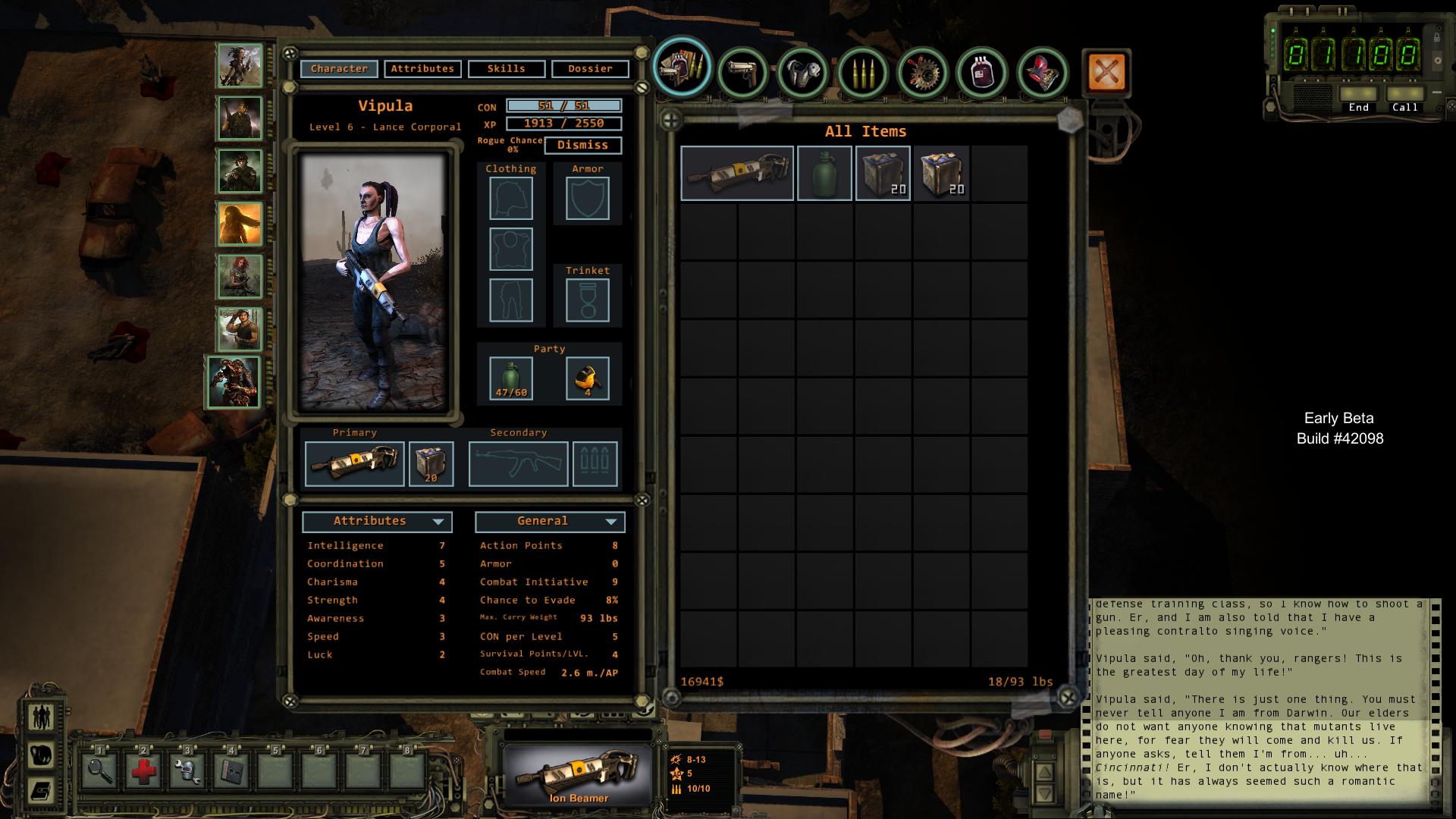Screen dimensions: 1456x819
Task: Select the Character tab
Action: pos(339,69)
